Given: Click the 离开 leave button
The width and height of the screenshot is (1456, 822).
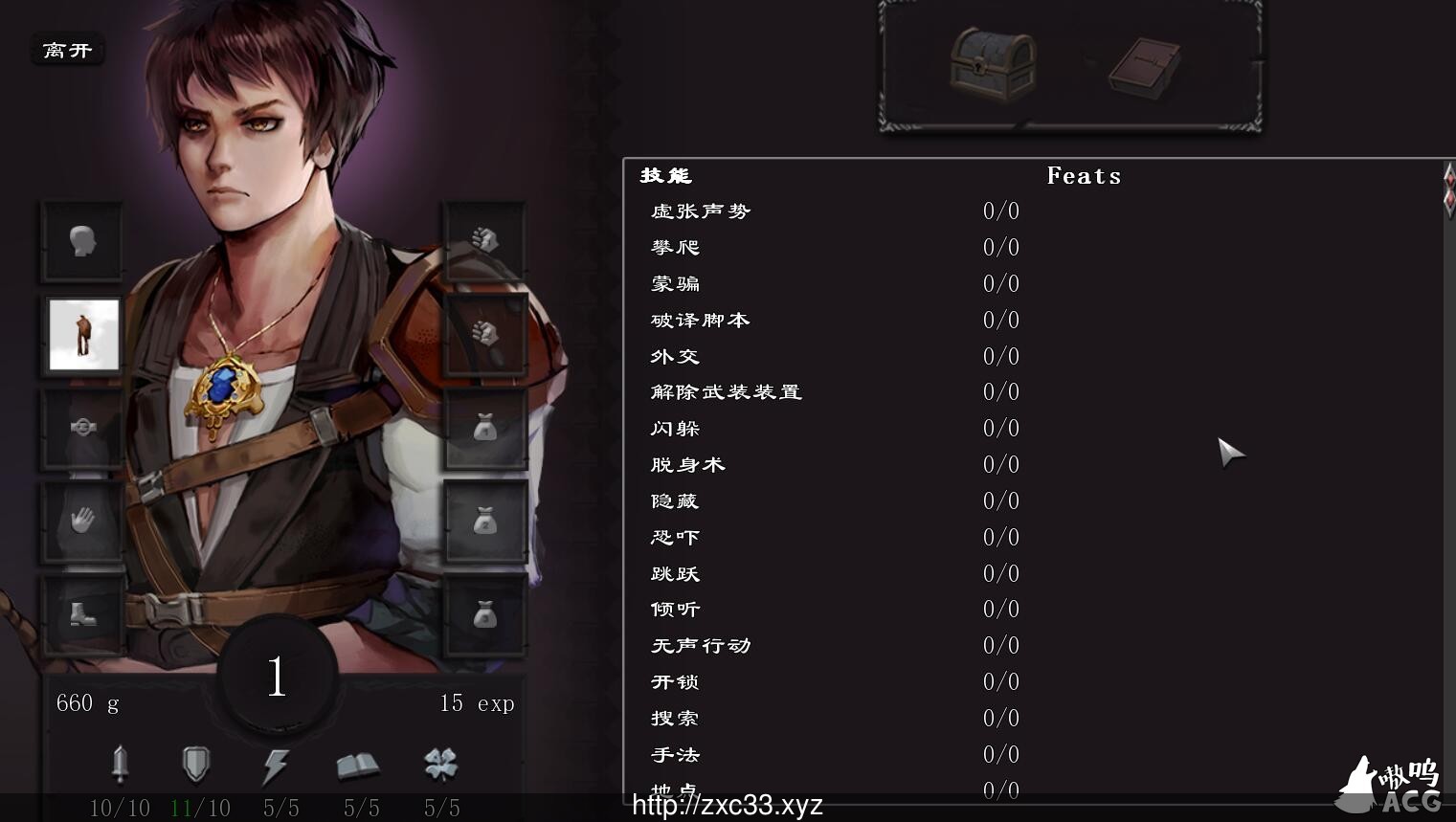Looking at the screenshot, I should pyautogui.click(x=67, y=50).
